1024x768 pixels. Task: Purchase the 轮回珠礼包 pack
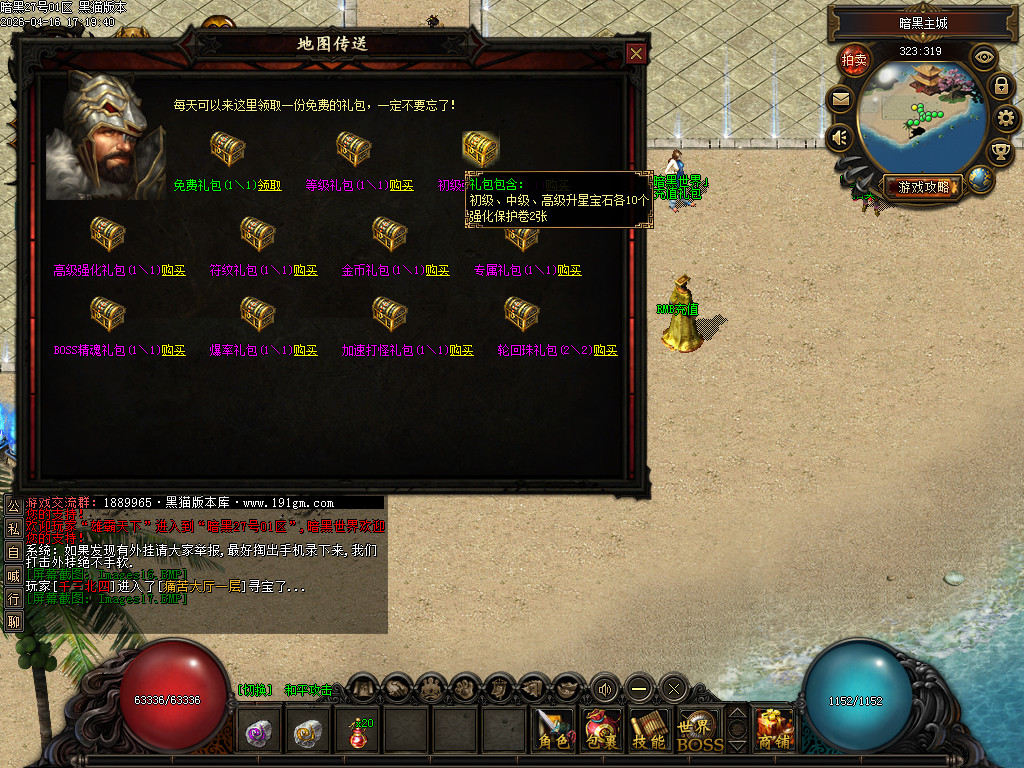pyautogui.click(x=605, y=350)
